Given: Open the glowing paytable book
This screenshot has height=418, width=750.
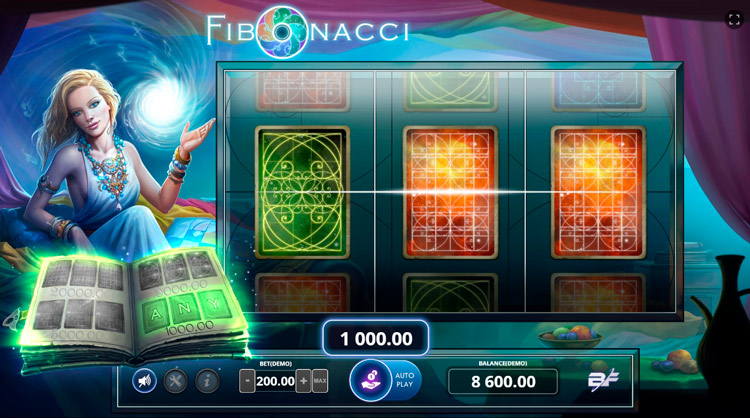Looking at the screenshot, I should 135,305.
